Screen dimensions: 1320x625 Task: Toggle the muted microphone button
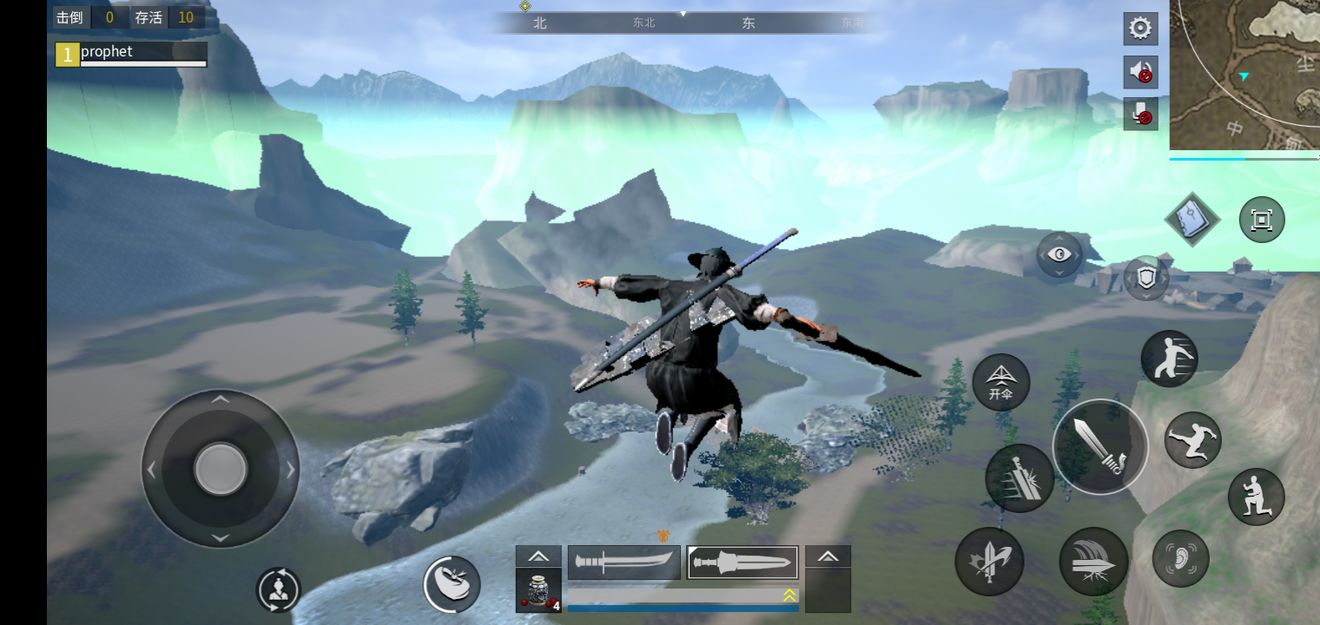(1140, 114)
